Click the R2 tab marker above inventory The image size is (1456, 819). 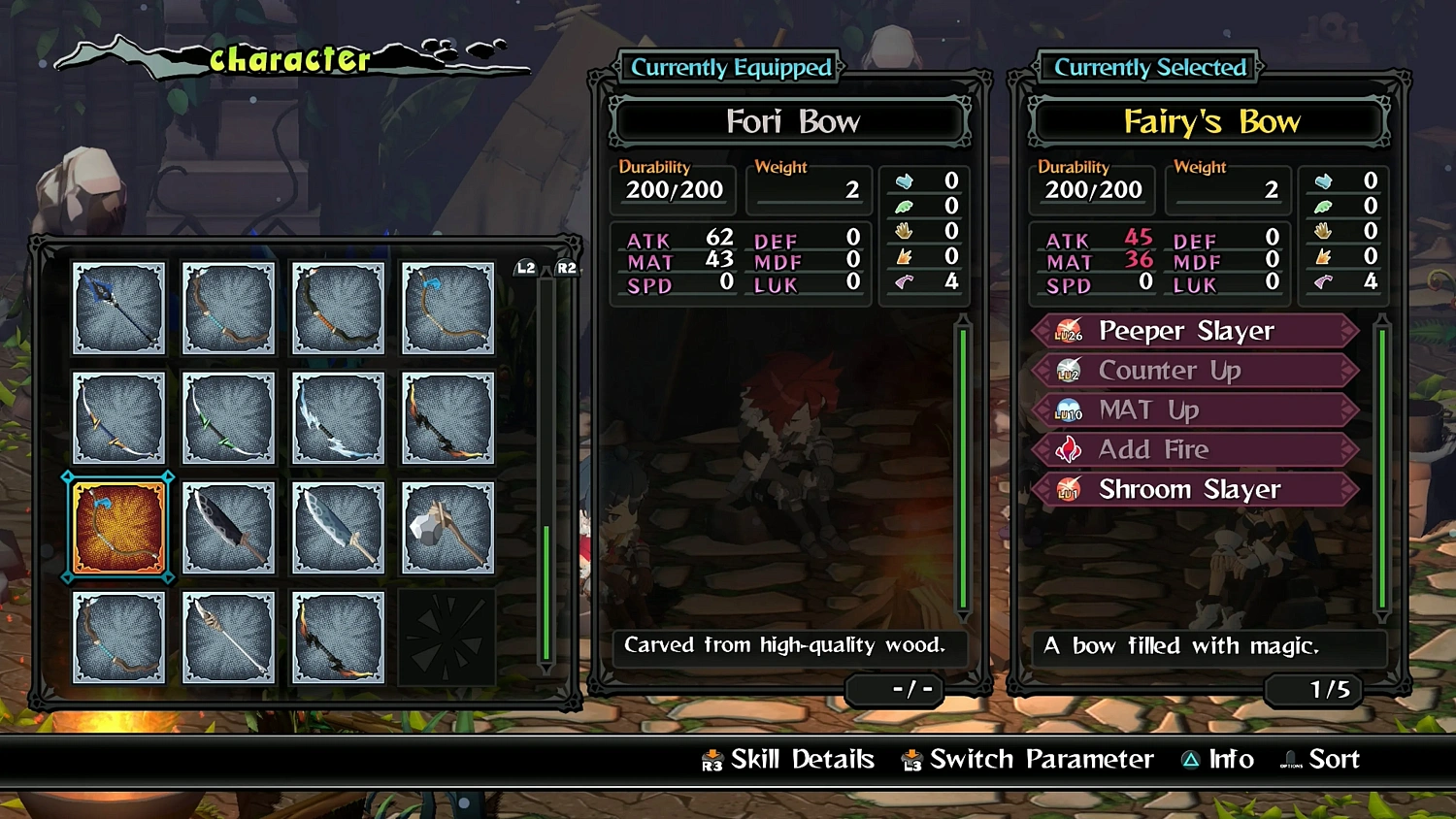click(x=566, y=268)
